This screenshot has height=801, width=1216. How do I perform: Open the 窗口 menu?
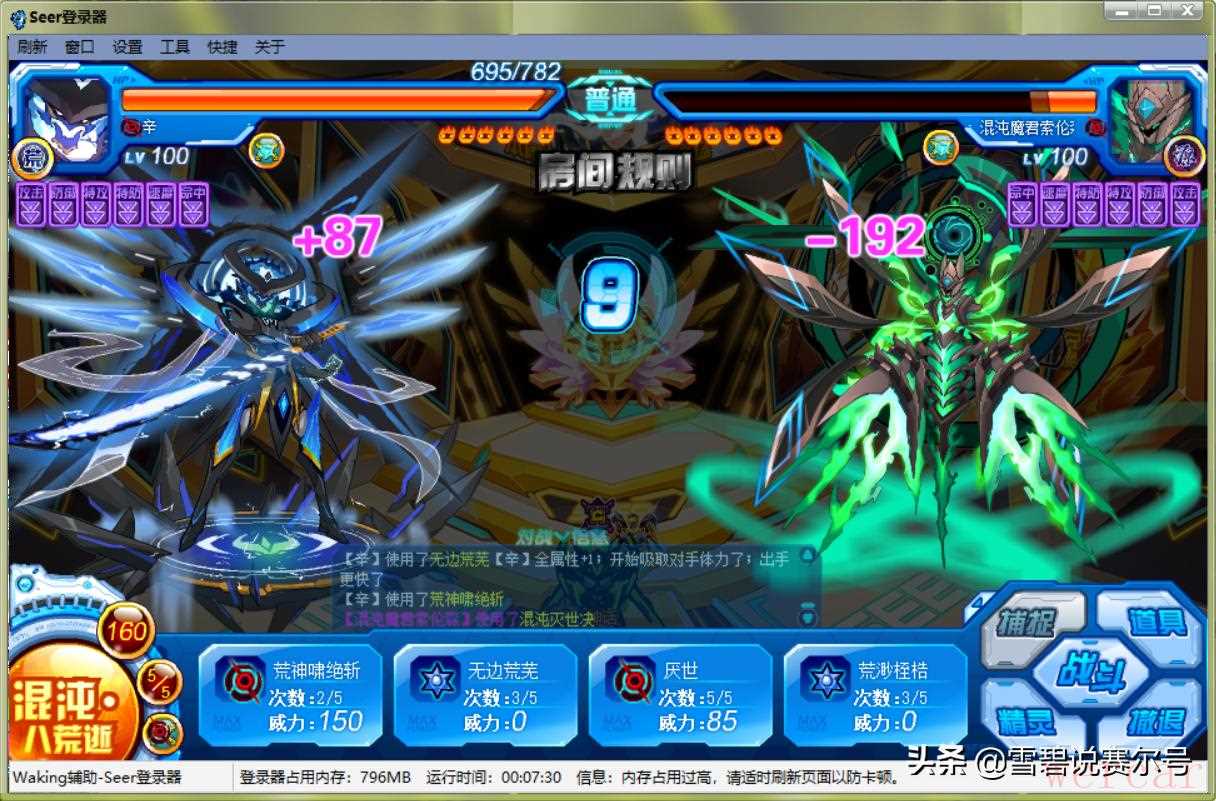click(x=80, y=47)
